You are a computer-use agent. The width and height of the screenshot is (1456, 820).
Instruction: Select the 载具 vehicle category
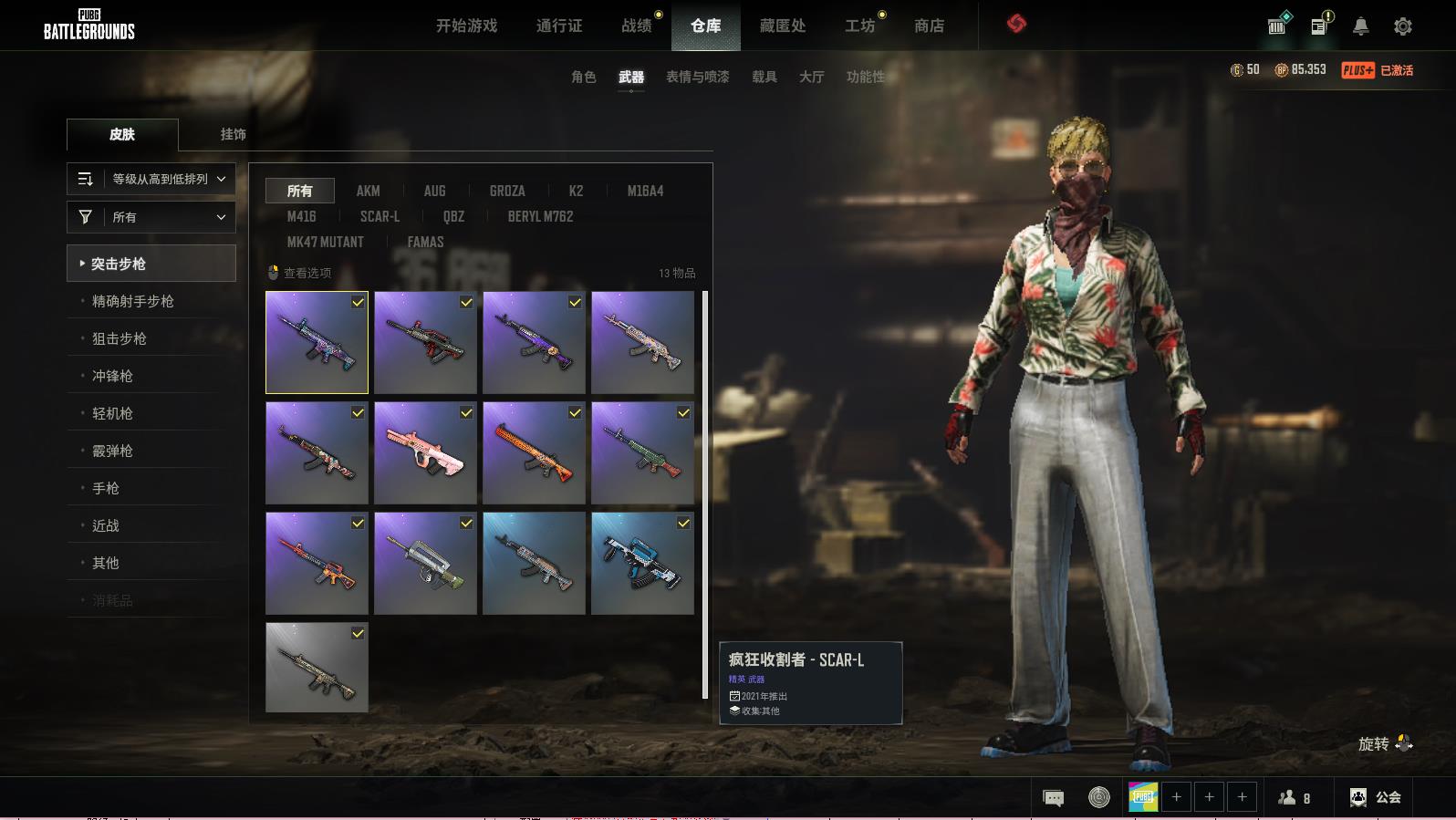[x=764, y=77]
